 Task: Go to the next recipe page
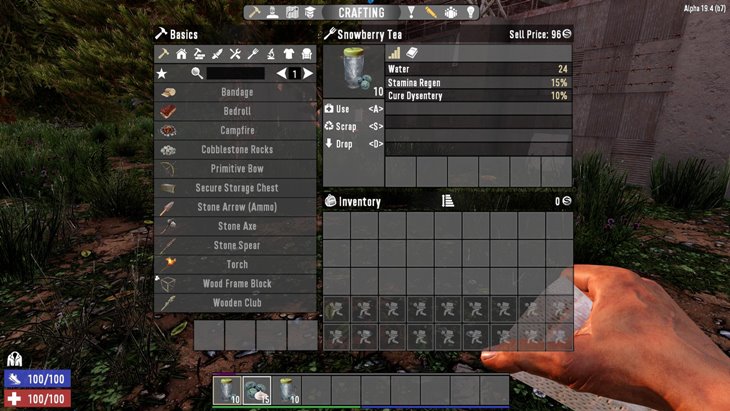pos(308,73)
